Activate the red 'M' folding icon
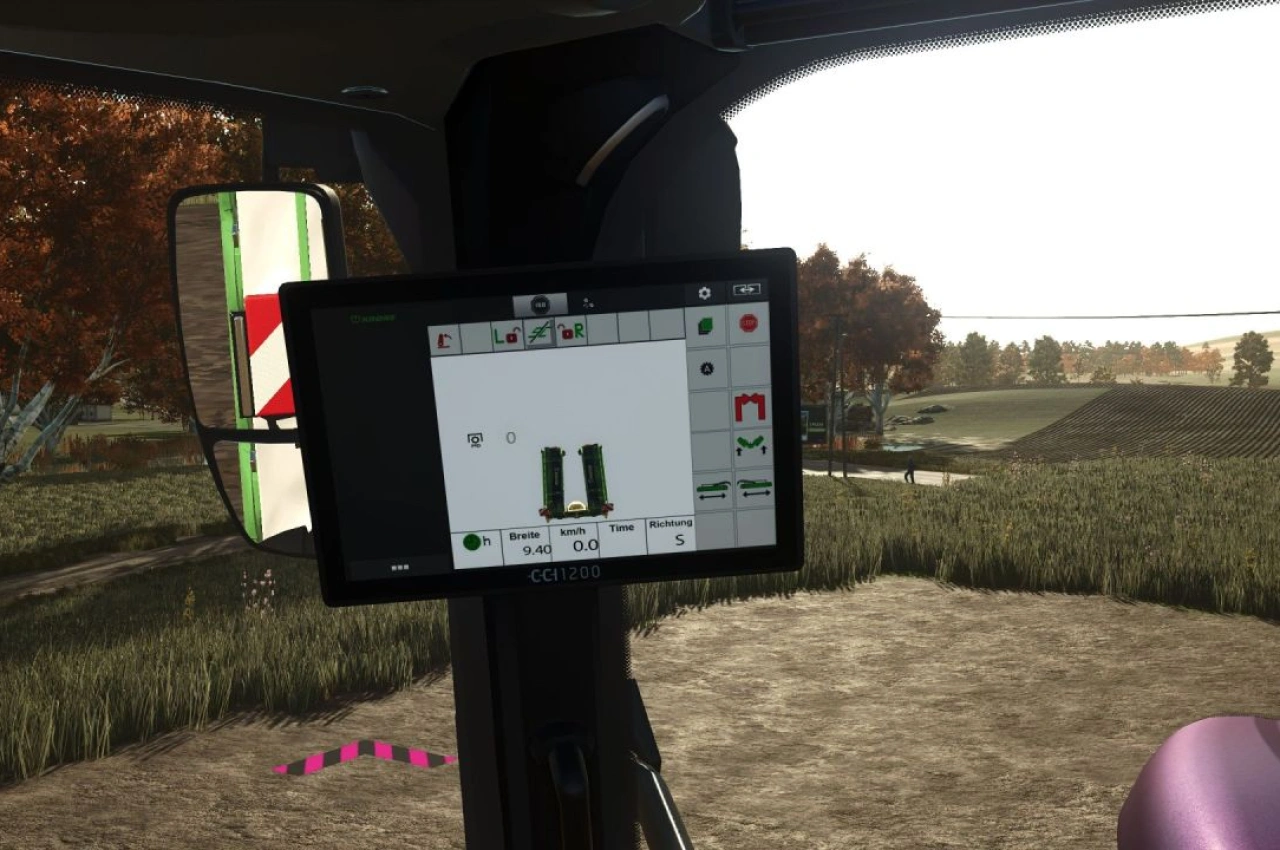 pos(751,406)
